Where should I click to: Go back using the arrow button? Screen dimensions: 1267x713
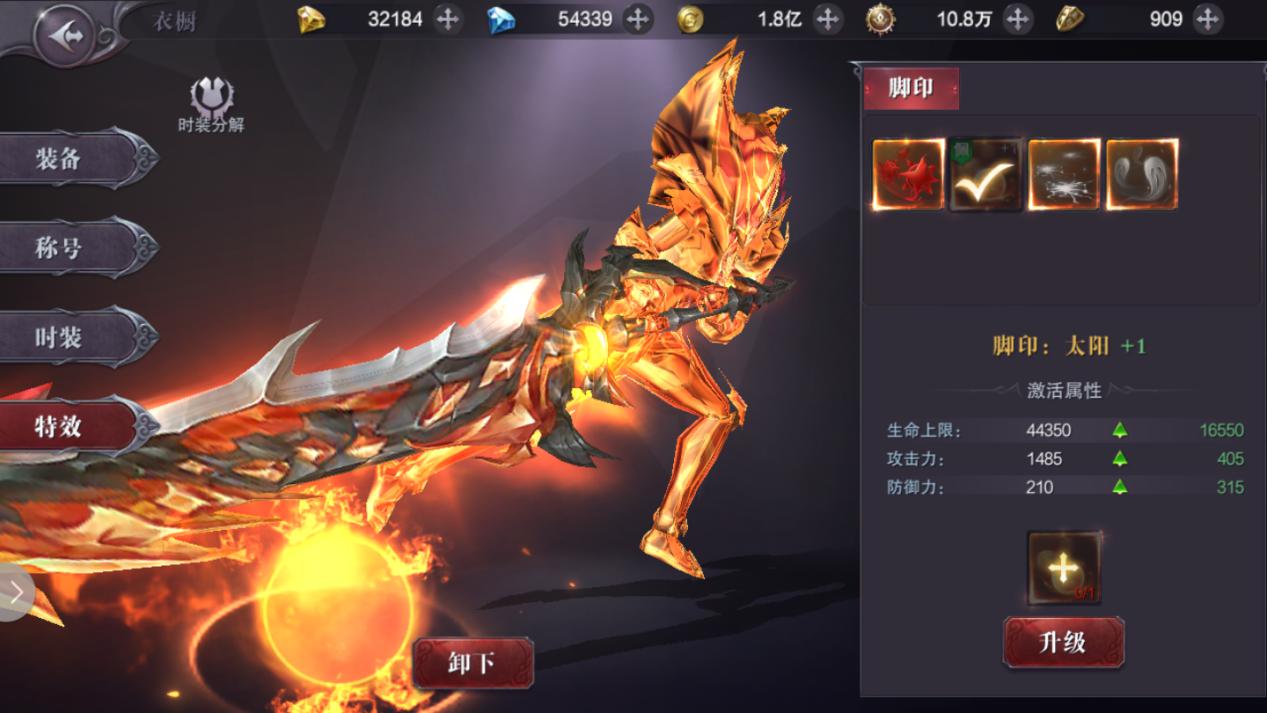pyautogui.click(x=68, y=36)
